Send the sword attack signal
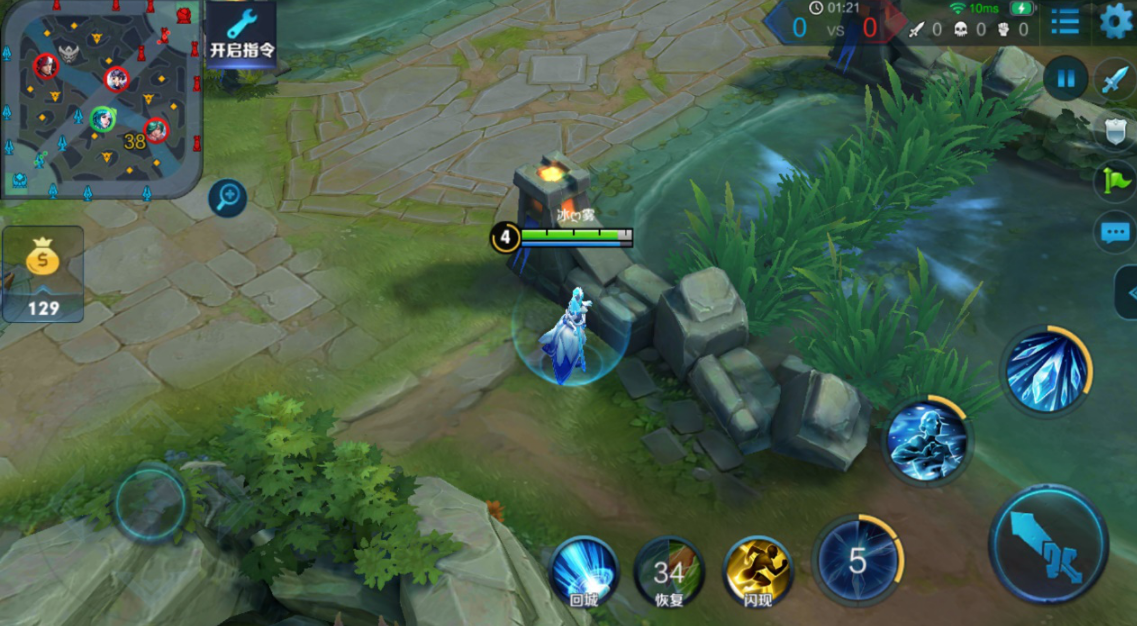Viewport: 1137px width, 626px height. click(1115, 78)
